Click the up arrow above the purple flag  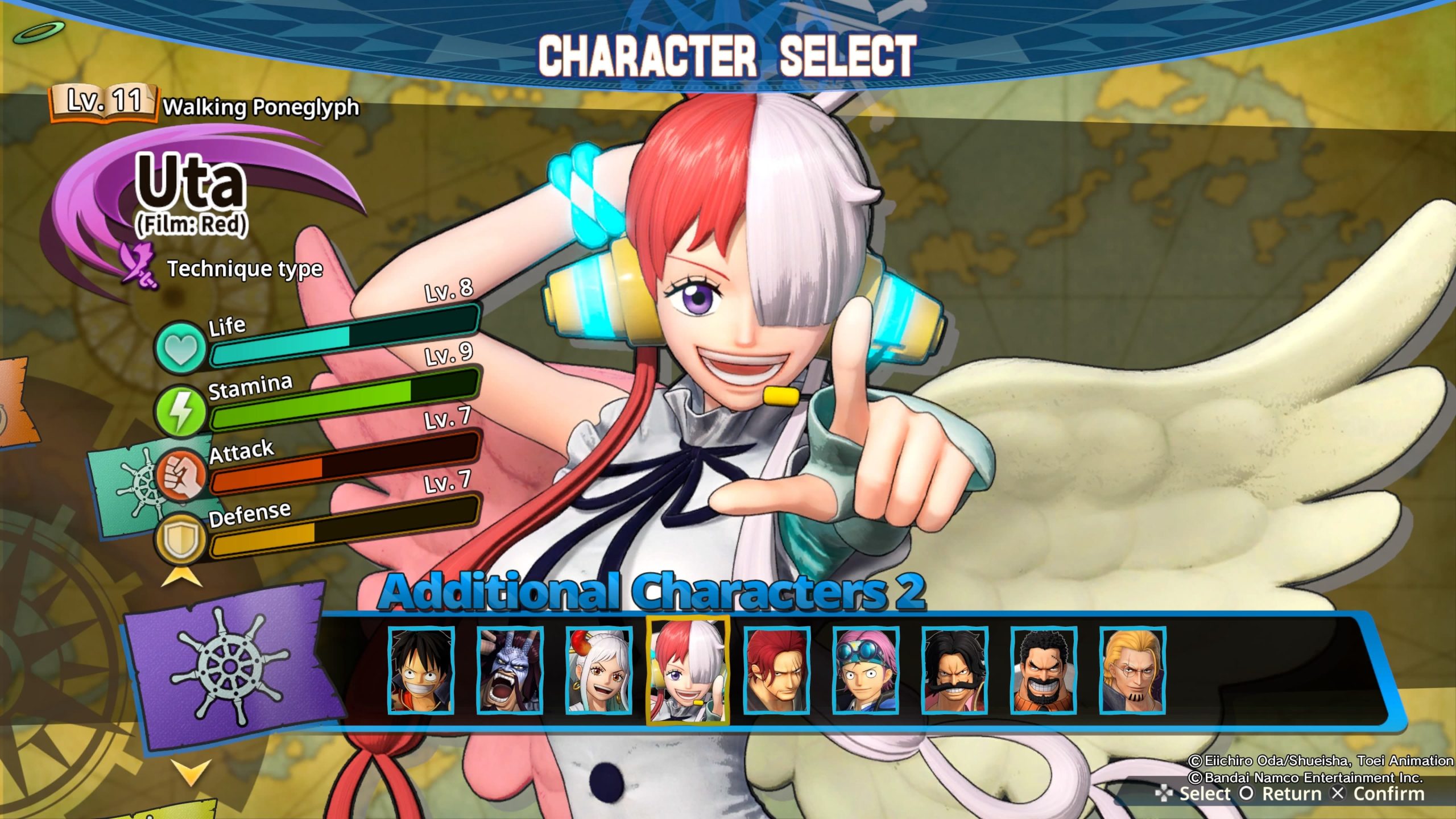click(x=181, y=578)
